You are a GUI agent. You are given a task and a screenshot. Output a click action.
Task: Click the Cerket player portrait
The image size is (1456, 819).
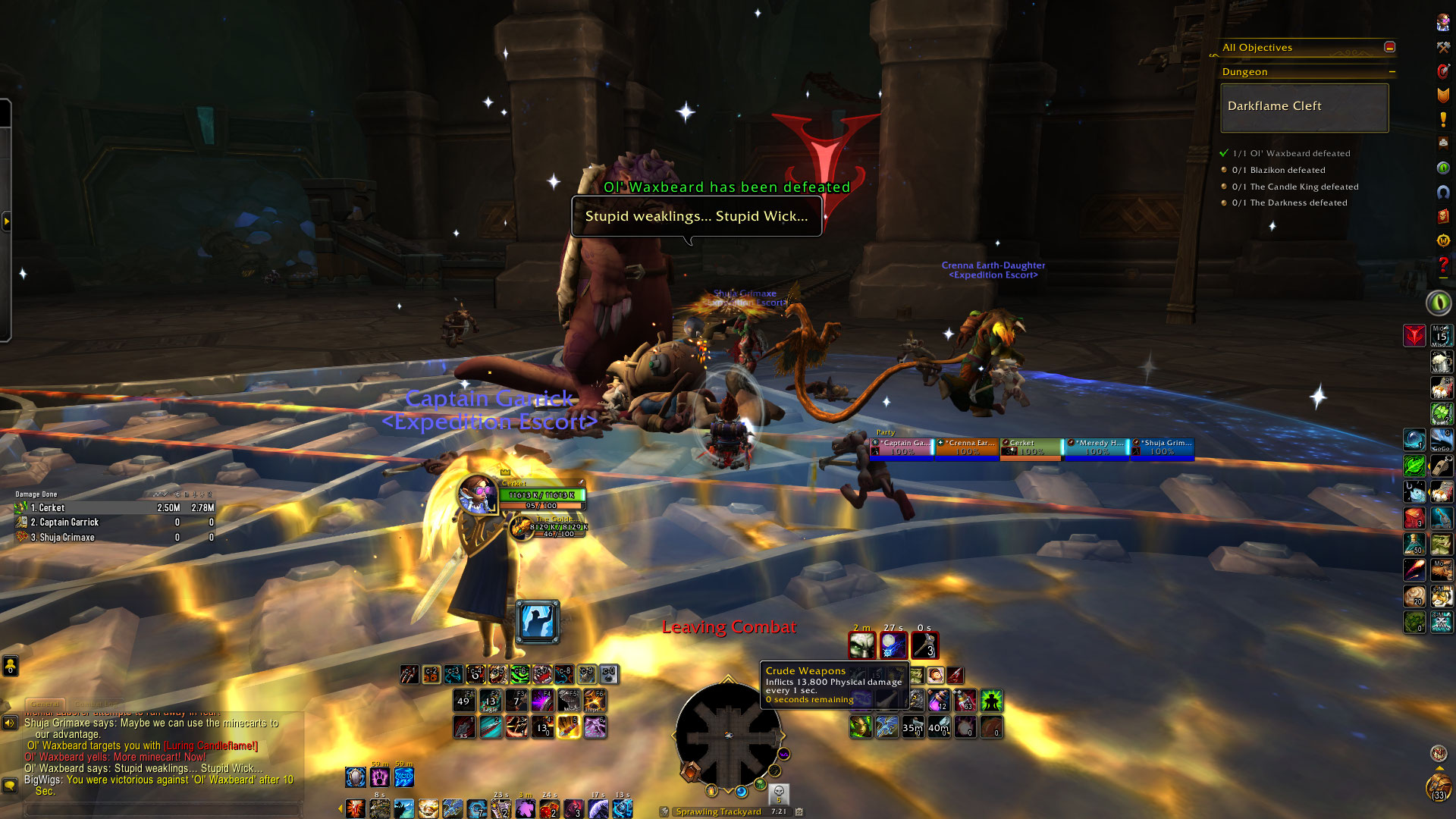(478, 494)
